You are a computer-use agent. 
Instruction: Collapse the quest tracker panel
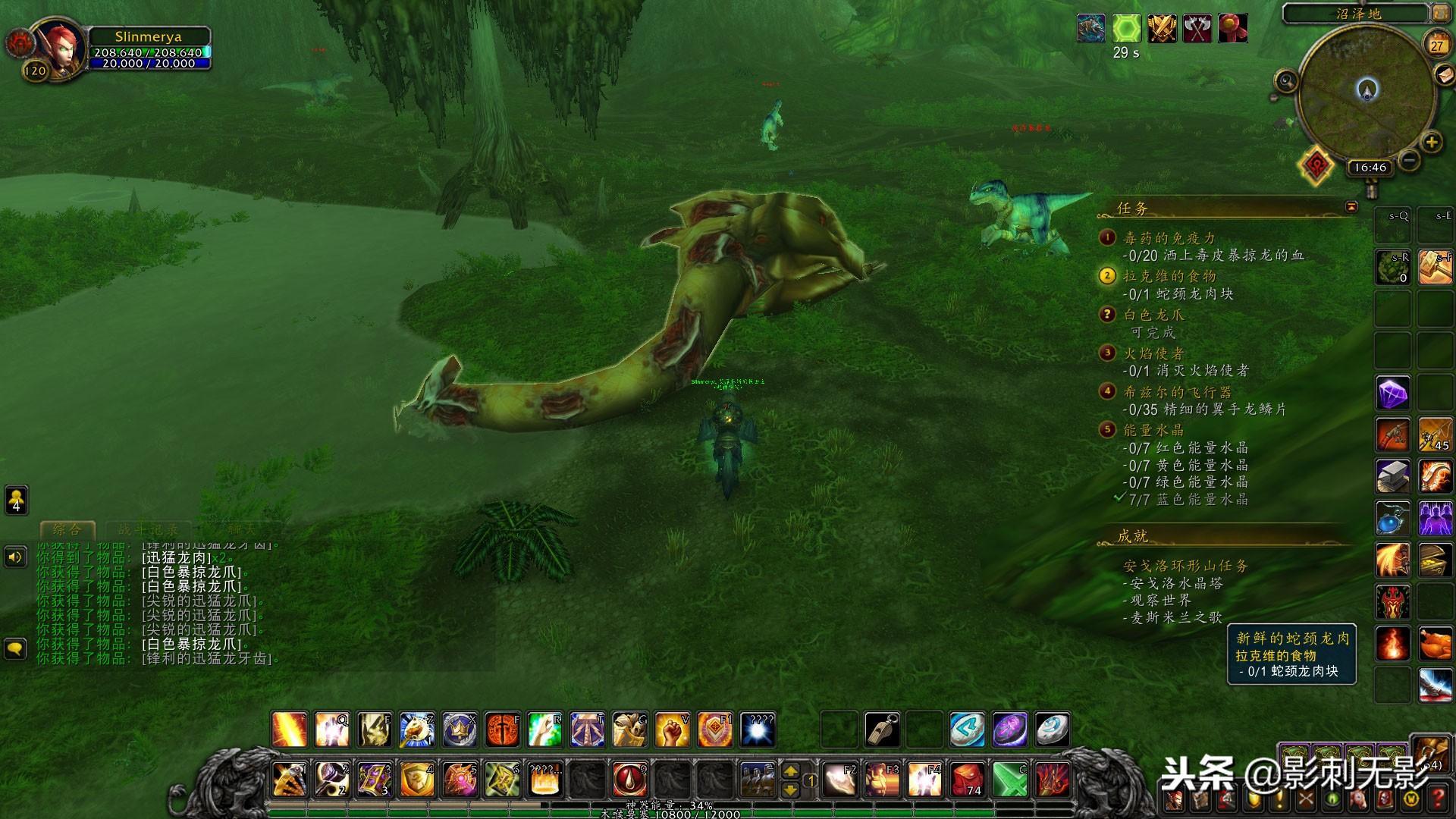(x=1351, y=206)
